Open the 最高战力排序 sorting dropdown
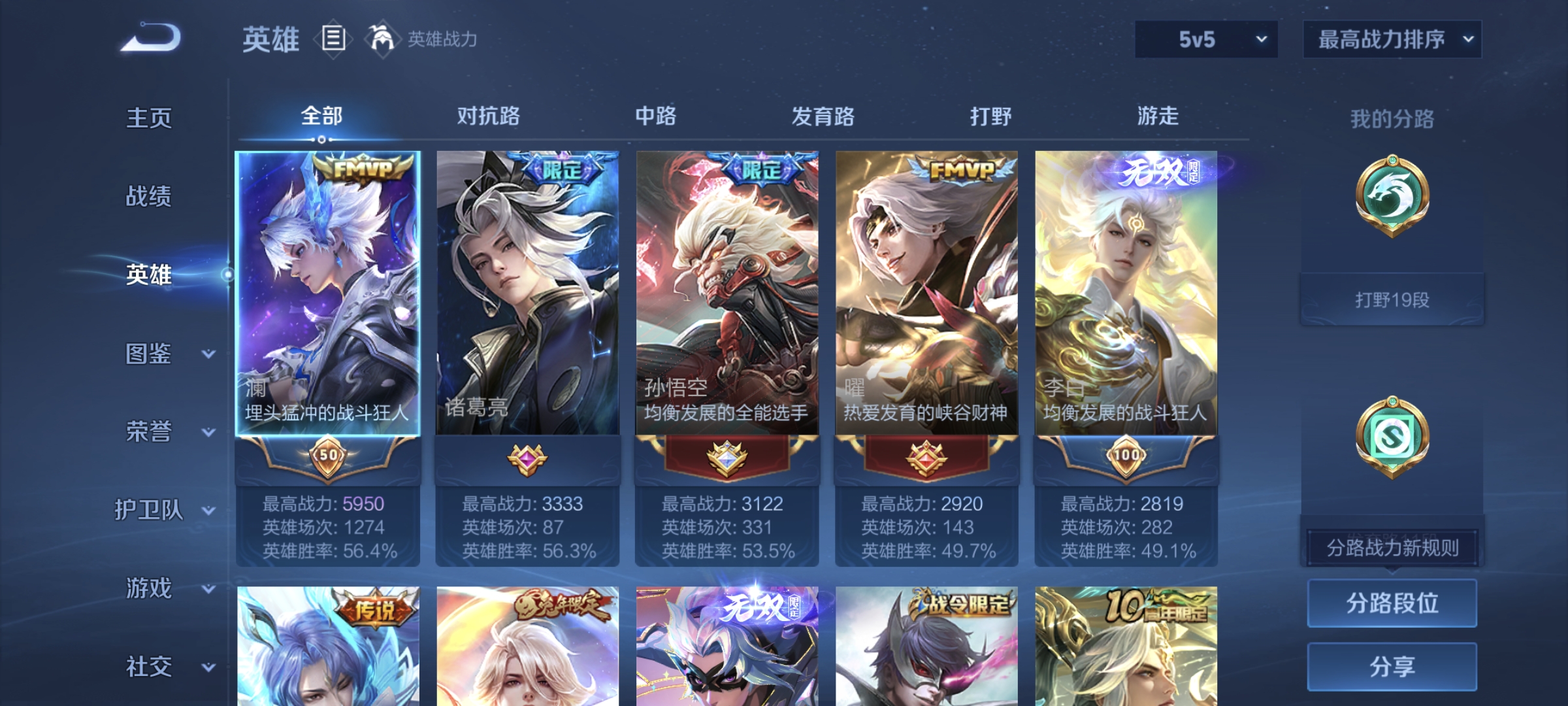1568x706 pixels. 1392,39
